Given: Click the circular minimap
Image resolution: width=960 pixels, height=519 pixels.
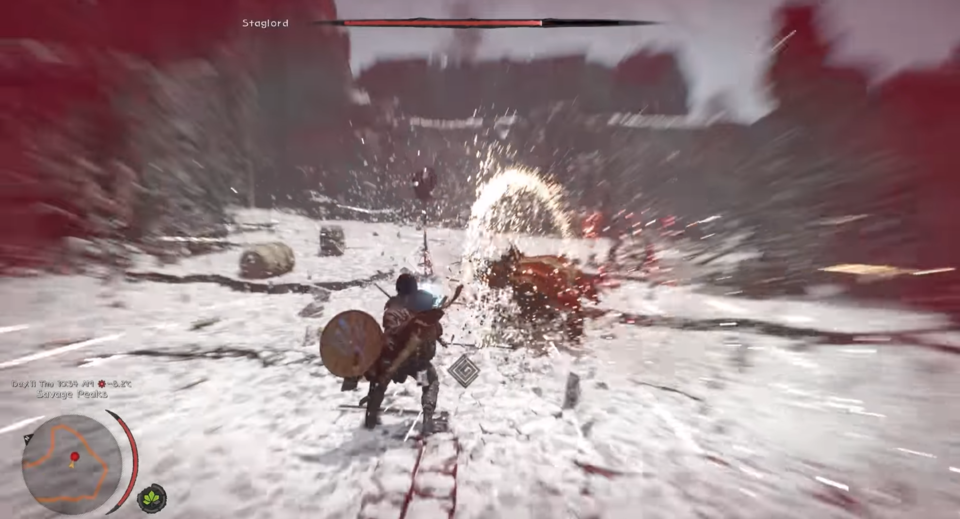Looking at the screenshot, I should coord(71,463).
